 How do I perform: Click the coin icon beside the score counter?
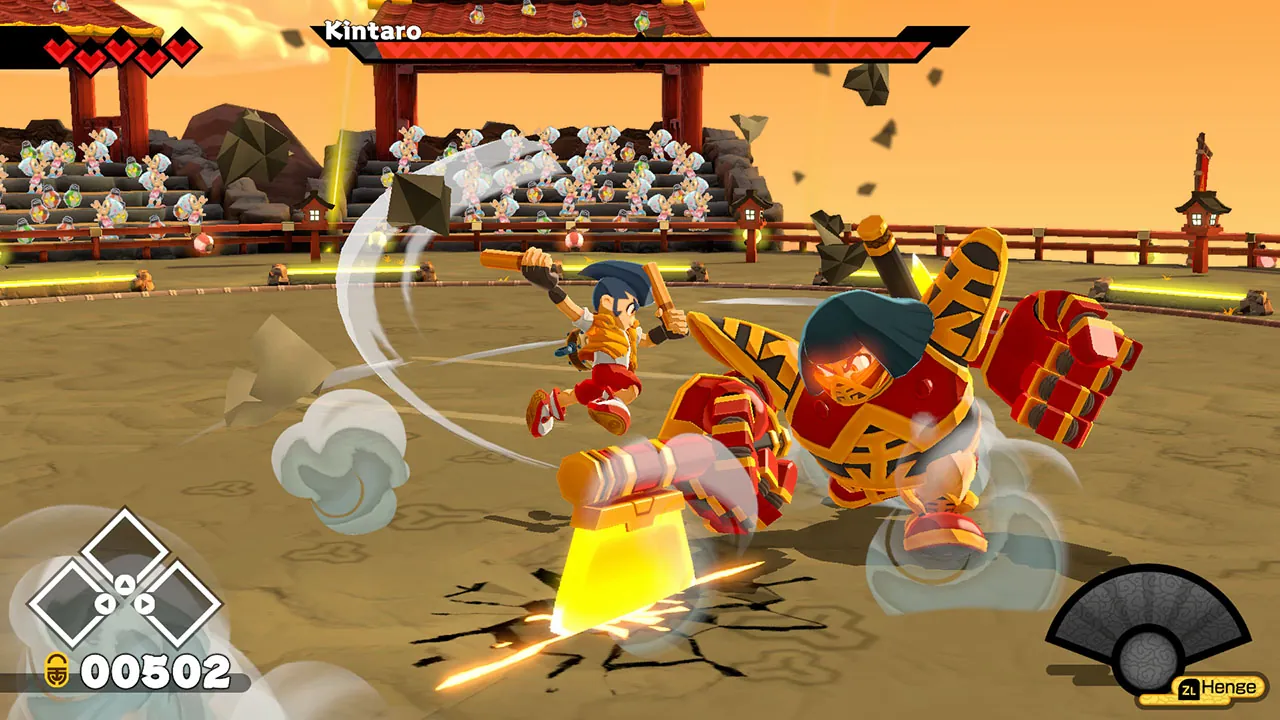57,670
